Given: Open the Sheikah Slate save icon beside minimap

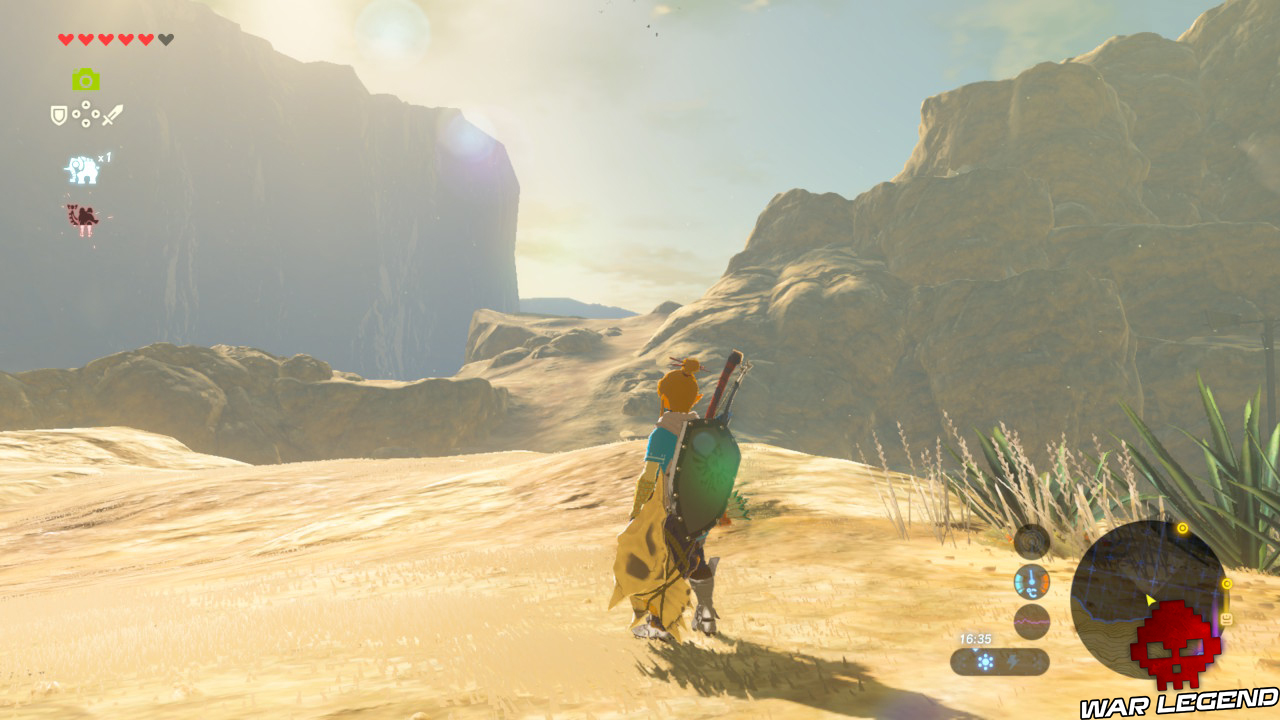Looking at the screenshot, I should 1226,617.
